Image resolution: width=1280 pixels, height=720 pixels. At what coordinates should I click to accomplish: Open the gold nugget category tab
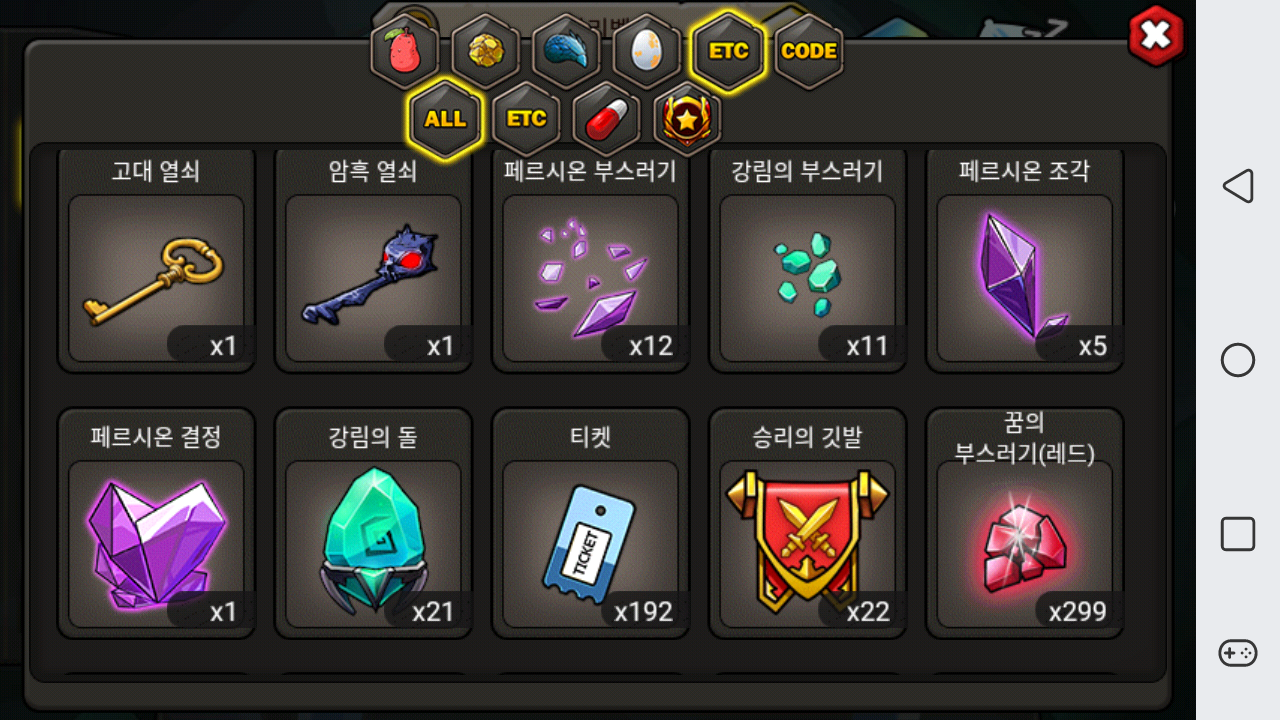[485, 51]
